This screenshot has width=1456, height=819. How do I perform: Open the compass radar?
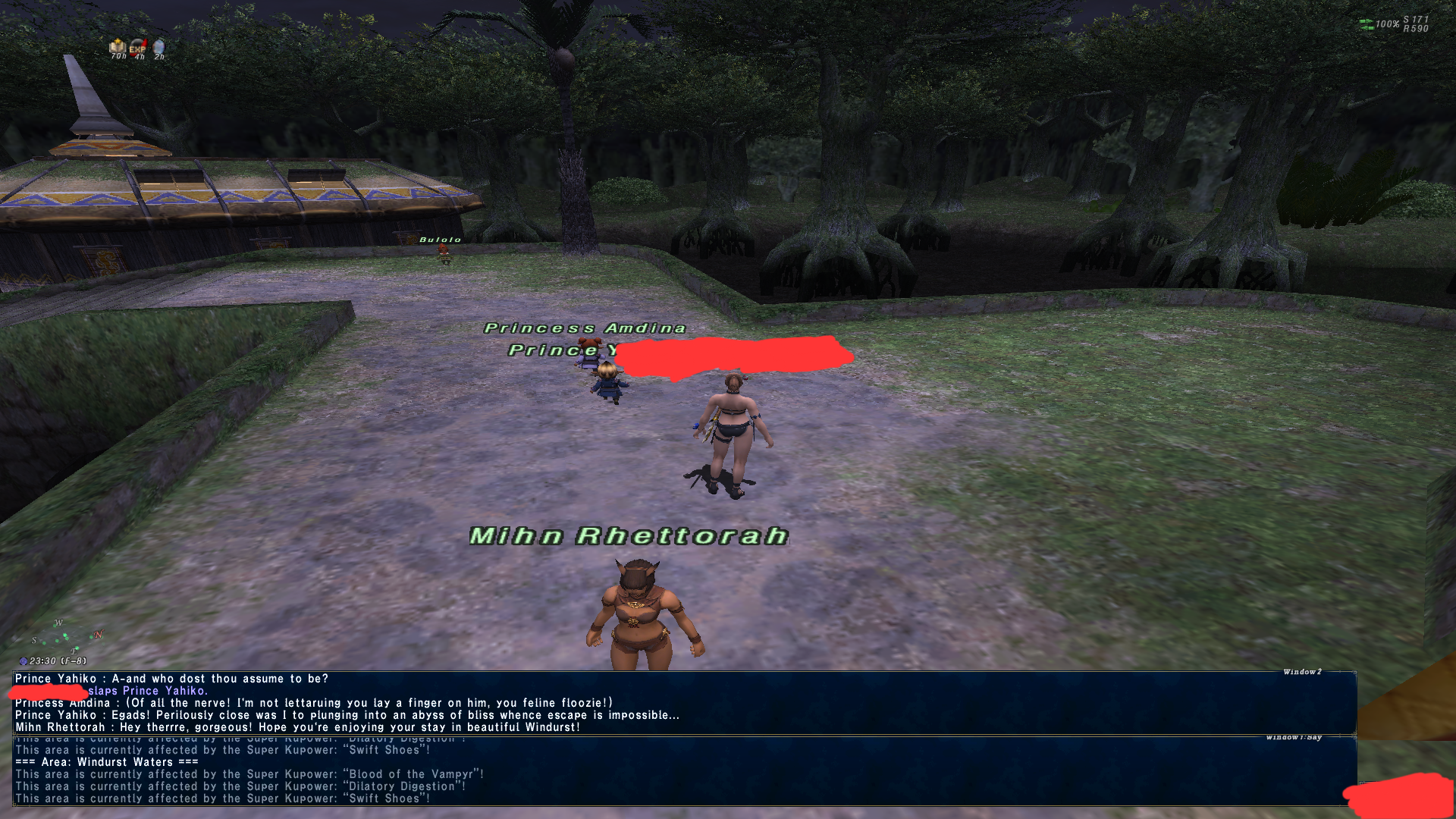(x=65, y=636)
